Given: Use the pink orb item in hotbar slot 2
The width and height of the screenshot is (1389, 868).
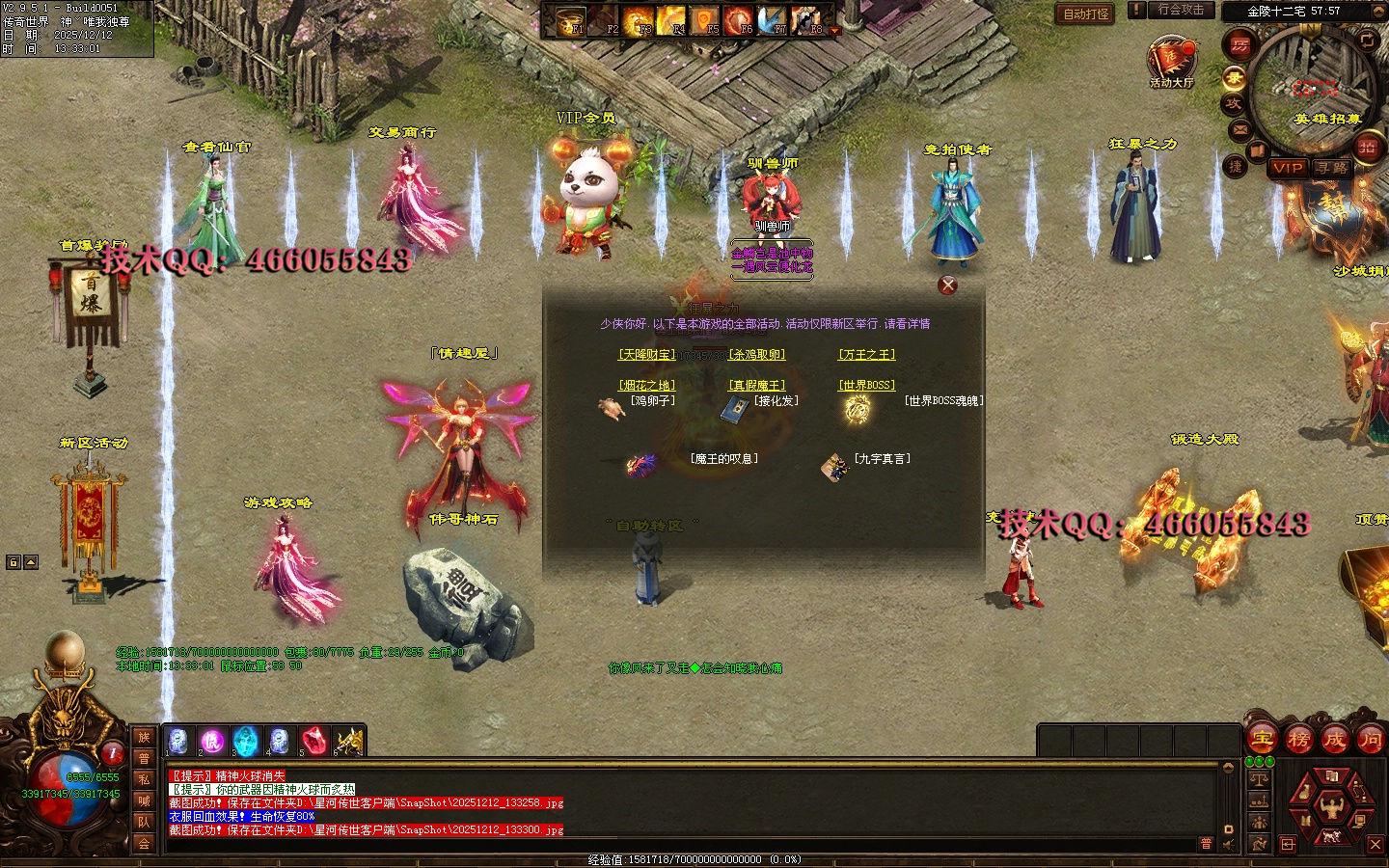Looking at the screenshot, I should [x=211, y=742].
